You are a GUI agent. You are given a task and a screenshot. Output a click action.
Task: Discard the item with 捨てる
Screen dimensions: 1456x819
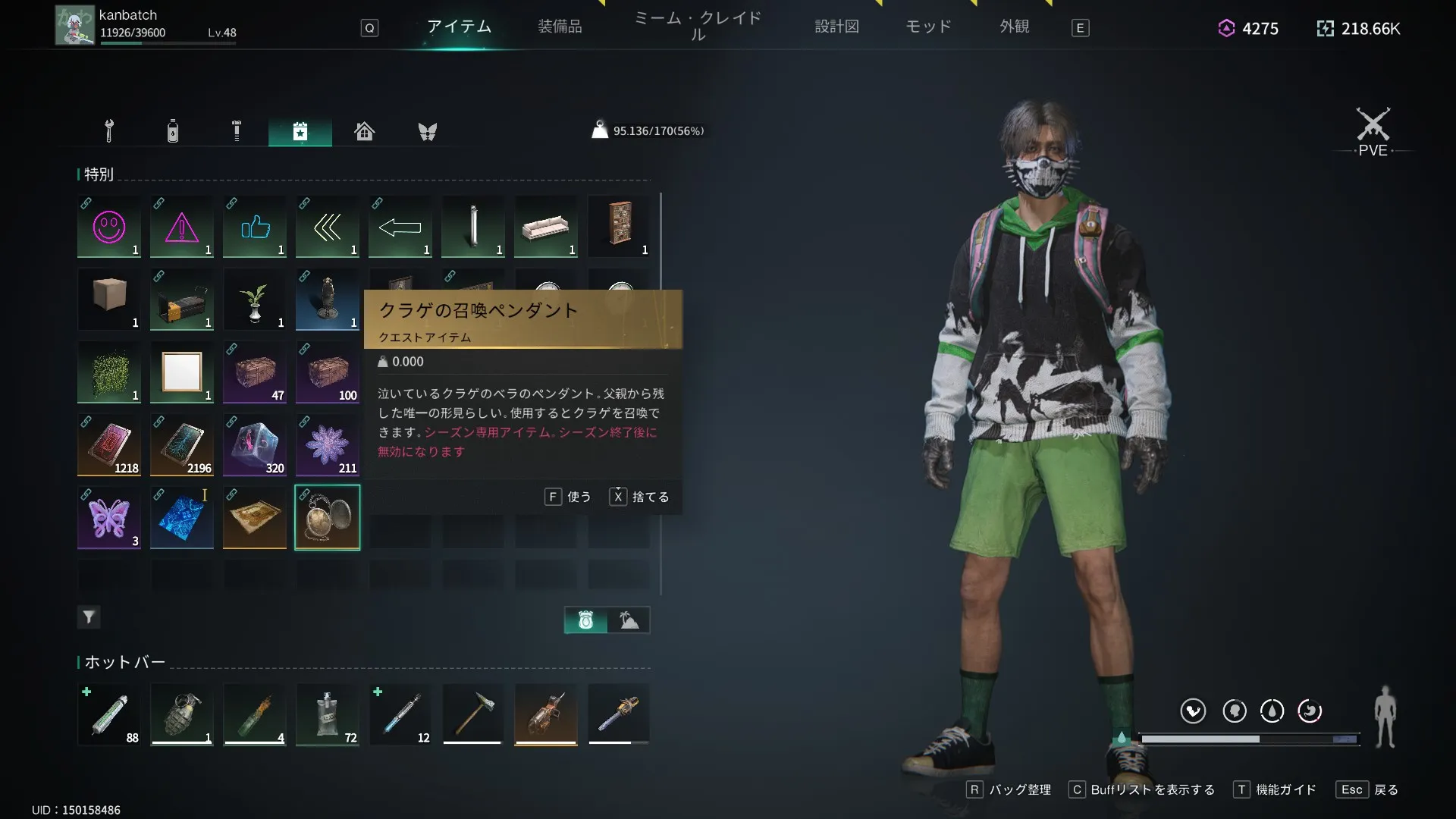[x=640, y=497]
